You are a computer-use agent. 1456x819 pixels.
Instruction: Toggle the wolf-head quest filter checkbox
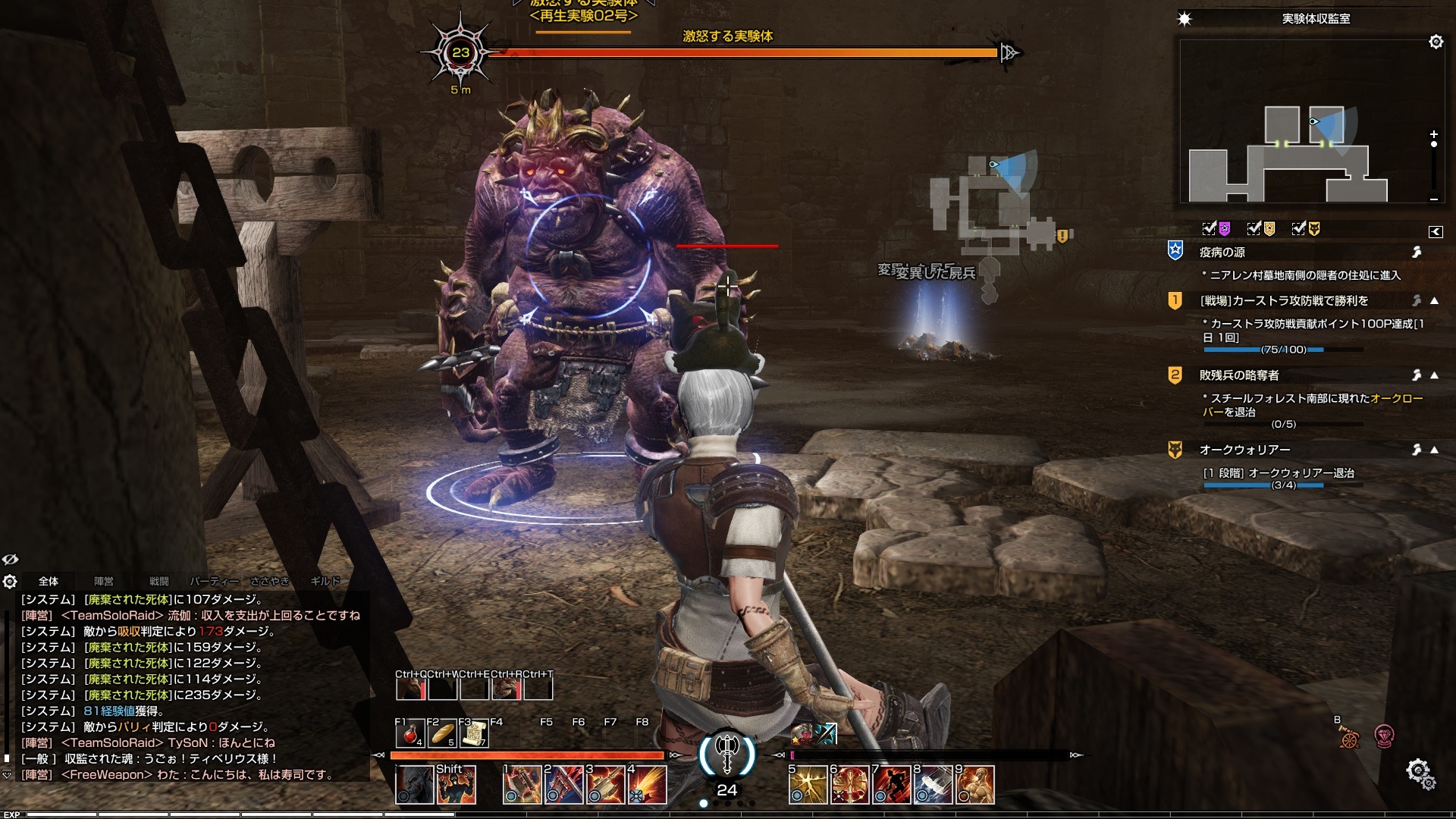click(1300, 228)
